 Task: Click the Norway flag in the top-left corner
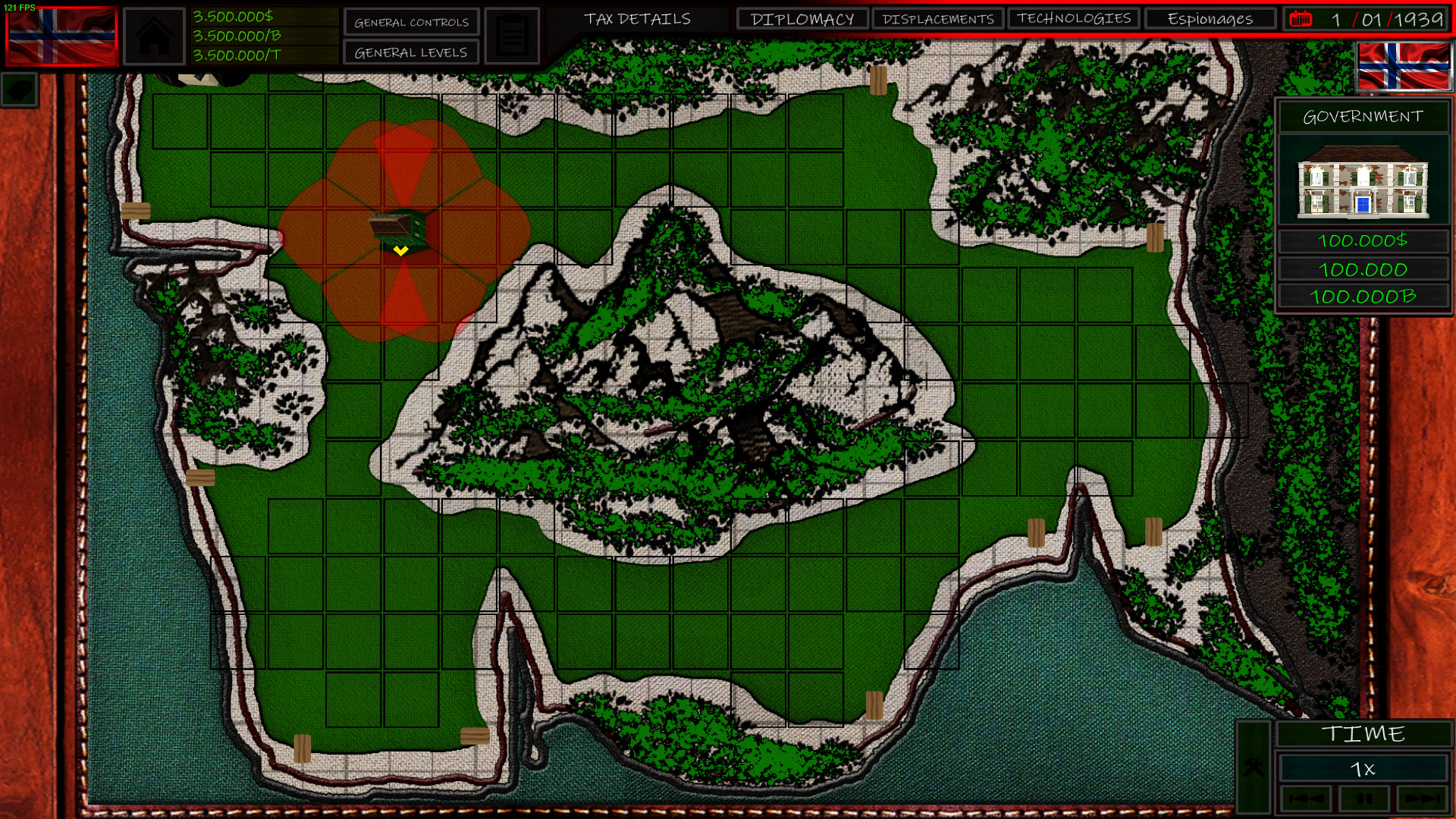coord(61,34)
